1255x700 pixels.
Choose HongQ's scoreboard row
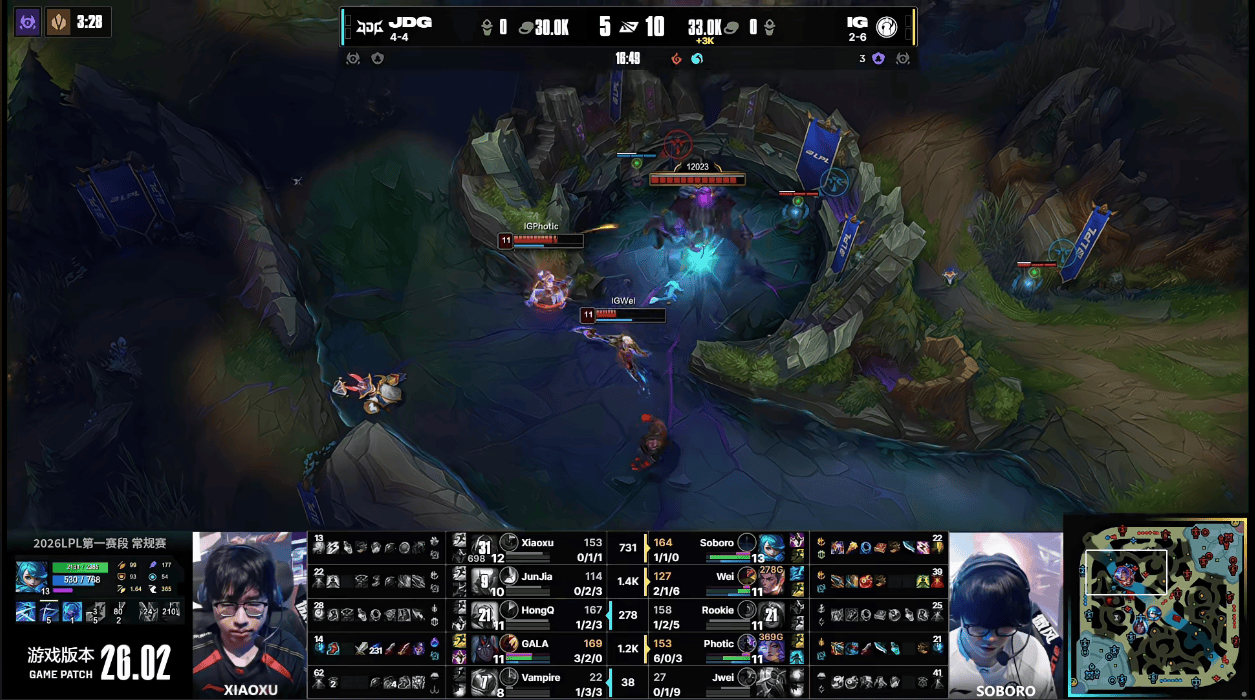[540, 615]
